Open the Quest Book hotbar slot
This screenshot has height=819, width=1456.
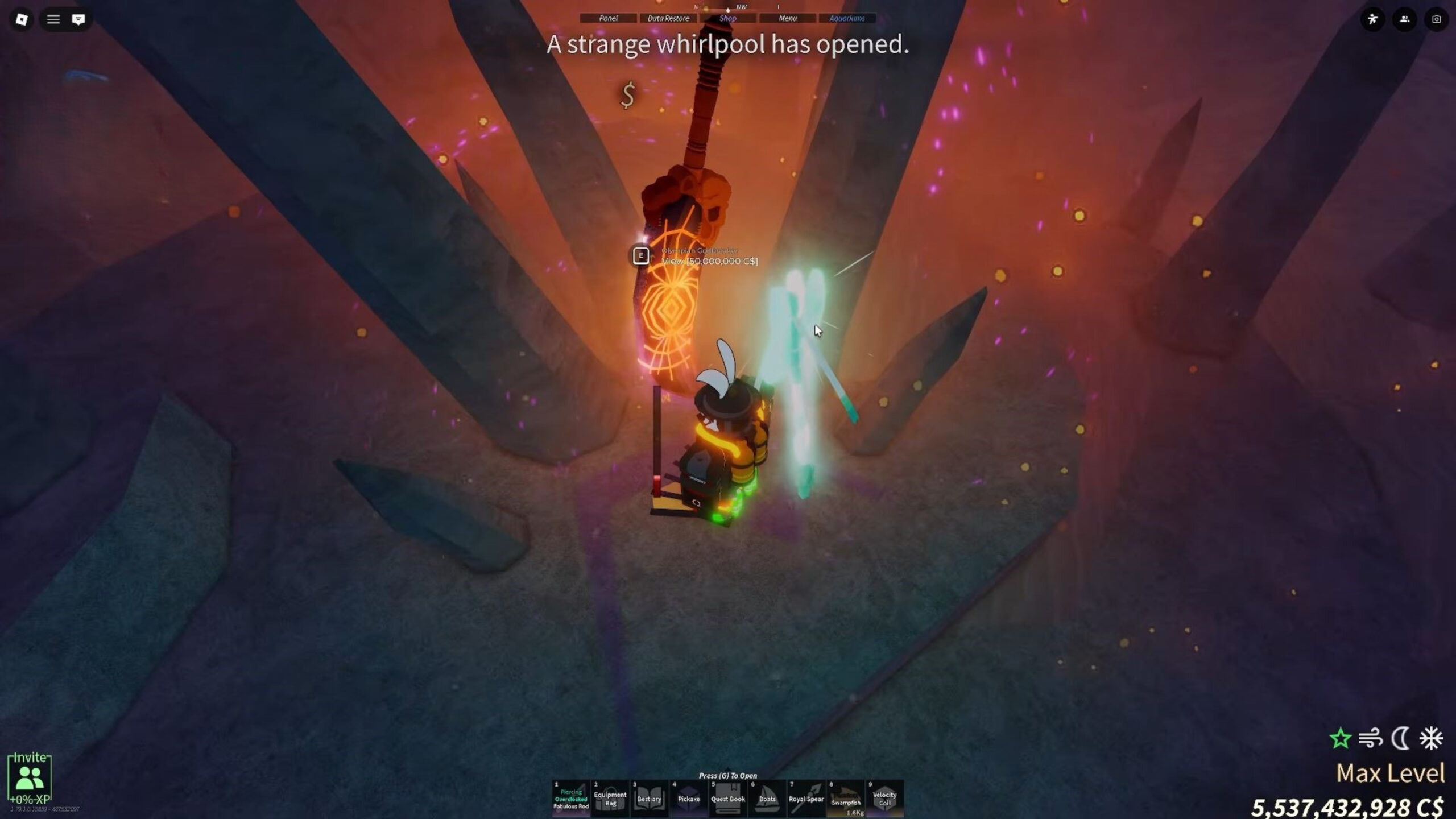(728, 799)
